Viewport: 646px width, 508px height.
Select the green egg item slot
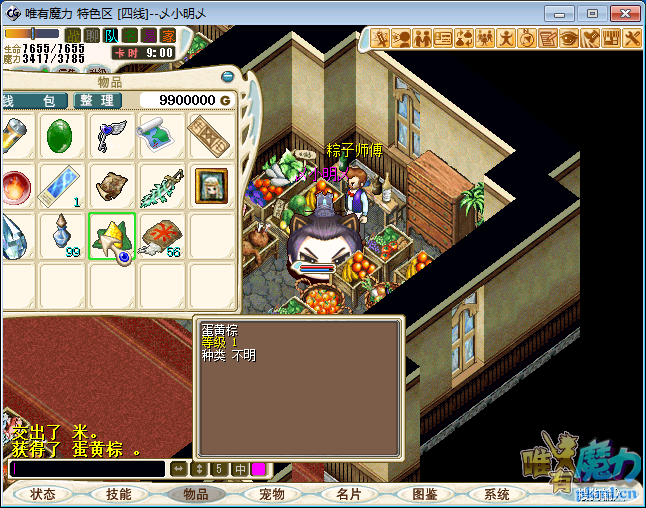(x=62, y=136)
